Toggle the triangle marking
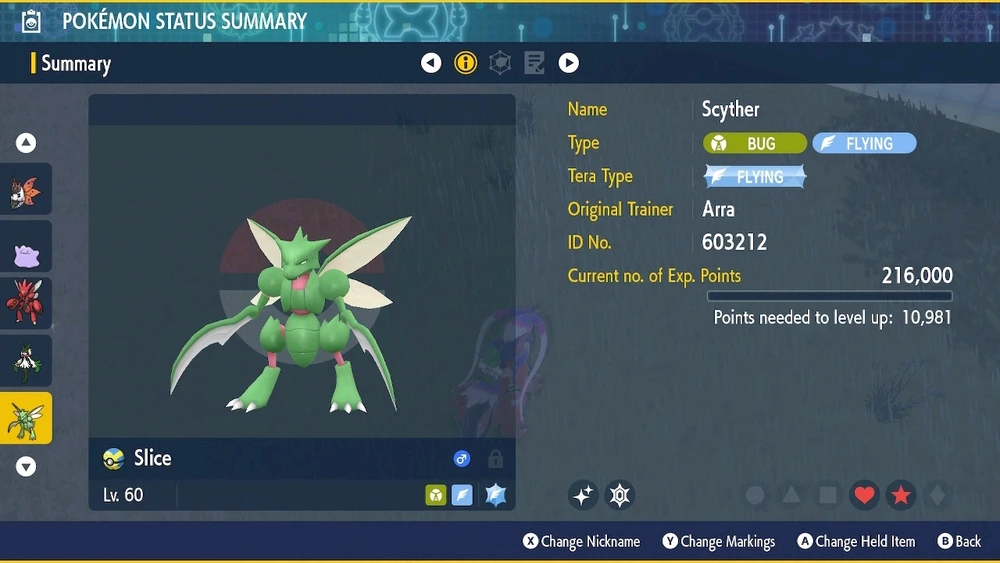Viewport: 1000px width, 563px height. pos(791,495)
